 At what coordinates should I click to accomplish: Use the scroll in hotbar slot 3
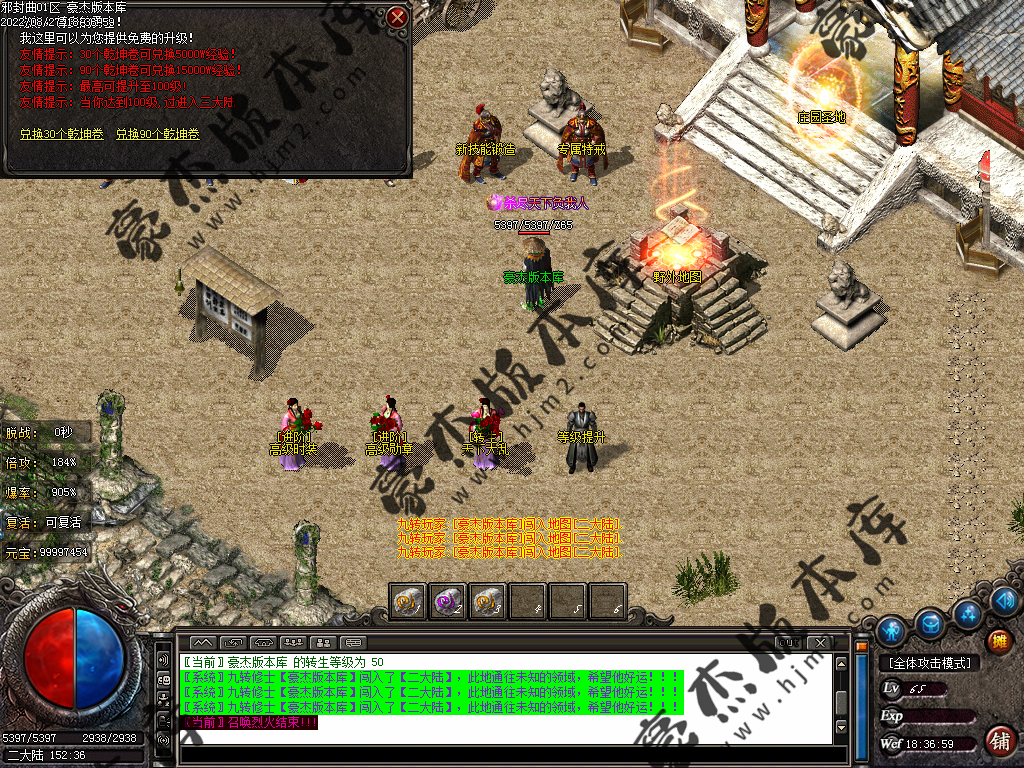point(487,602)
